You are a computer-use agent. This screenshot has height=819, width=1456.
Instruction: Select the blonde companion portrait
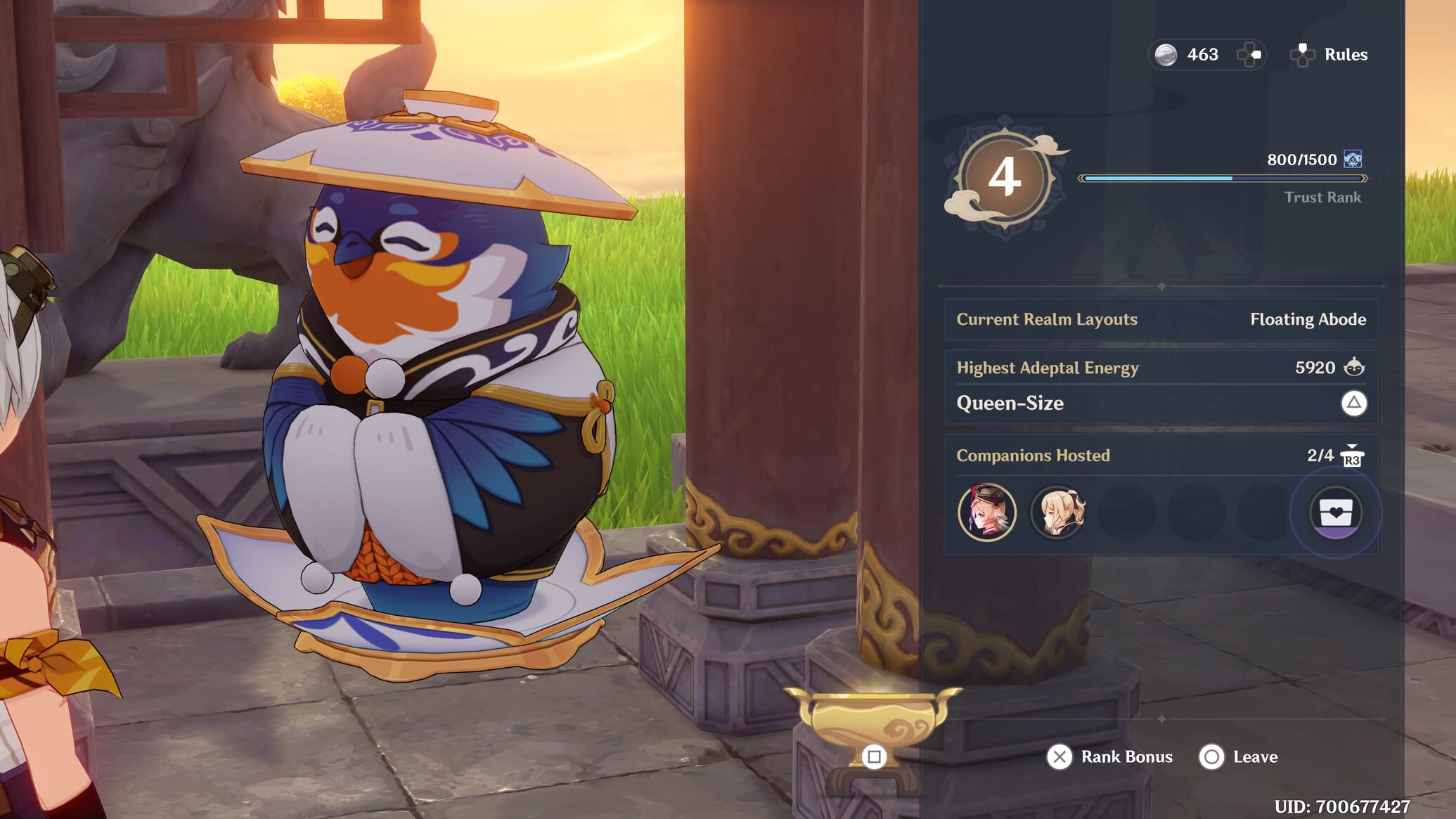click(1058, 512)
